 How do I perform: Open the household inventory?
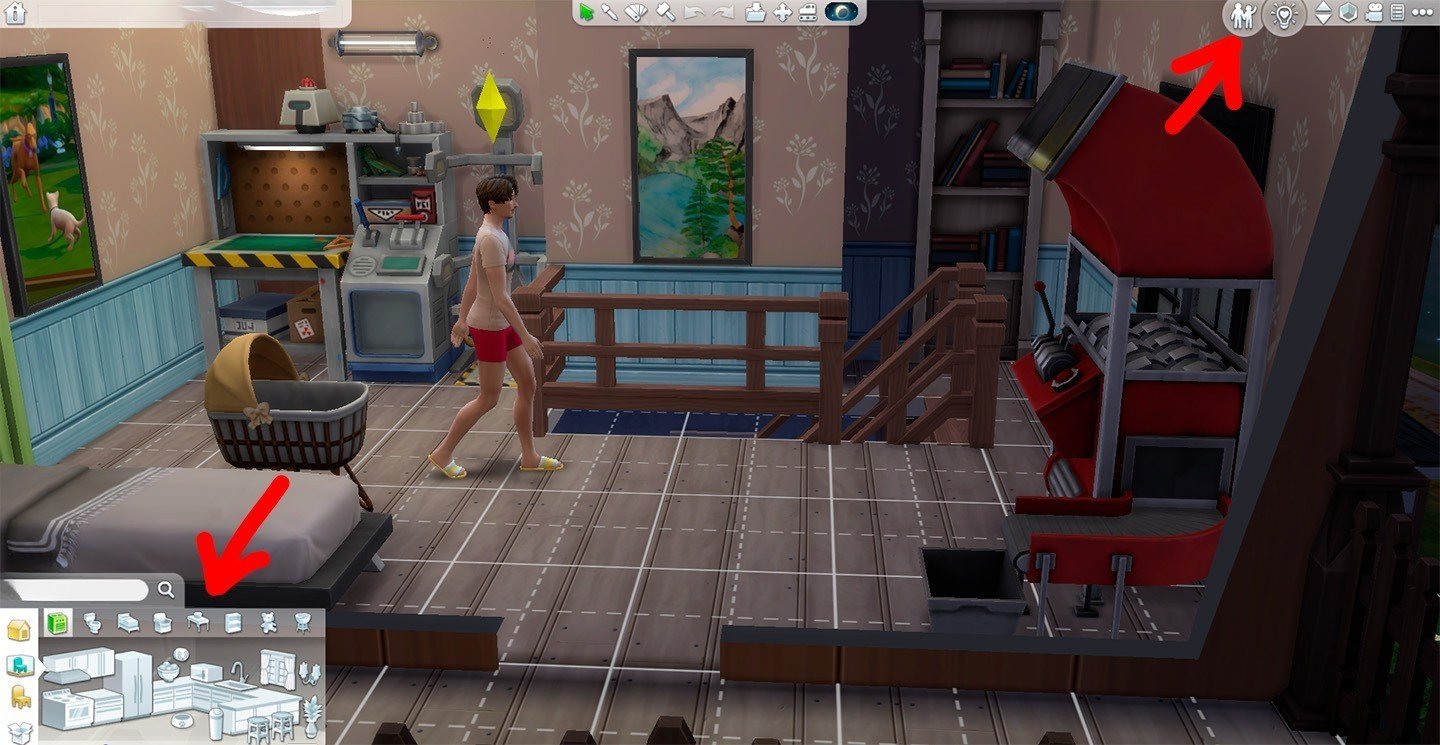click(755, 13)
